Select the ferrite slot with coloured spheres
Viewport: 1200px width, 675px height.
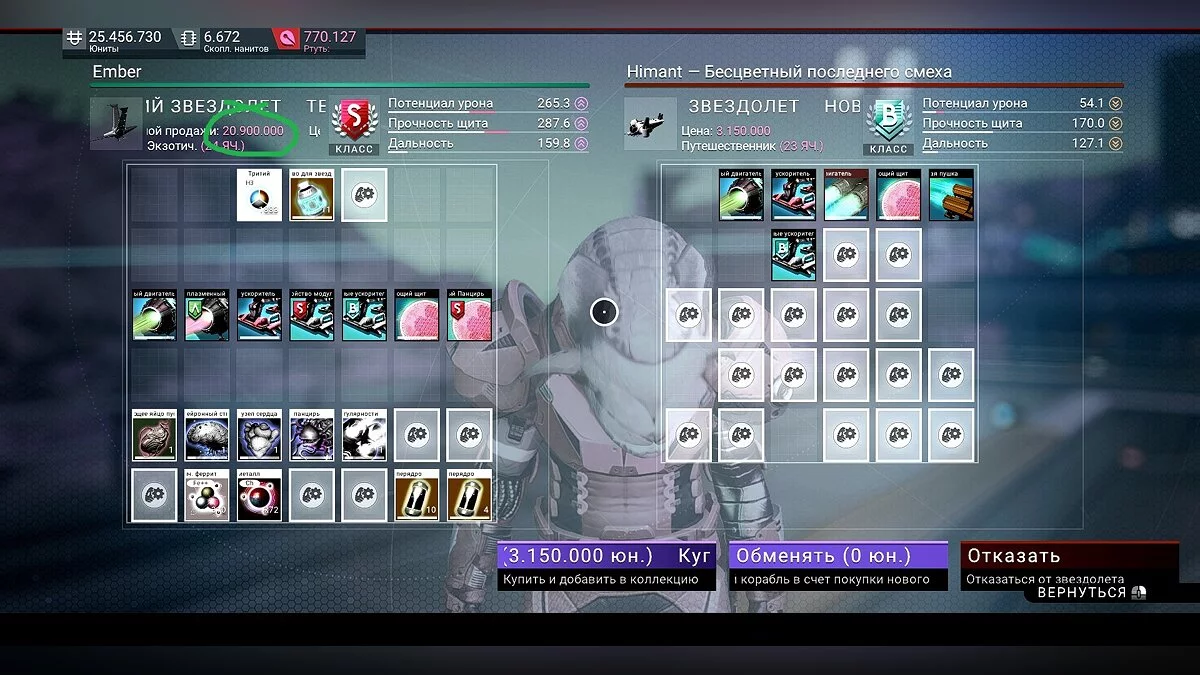pos(207,495)
